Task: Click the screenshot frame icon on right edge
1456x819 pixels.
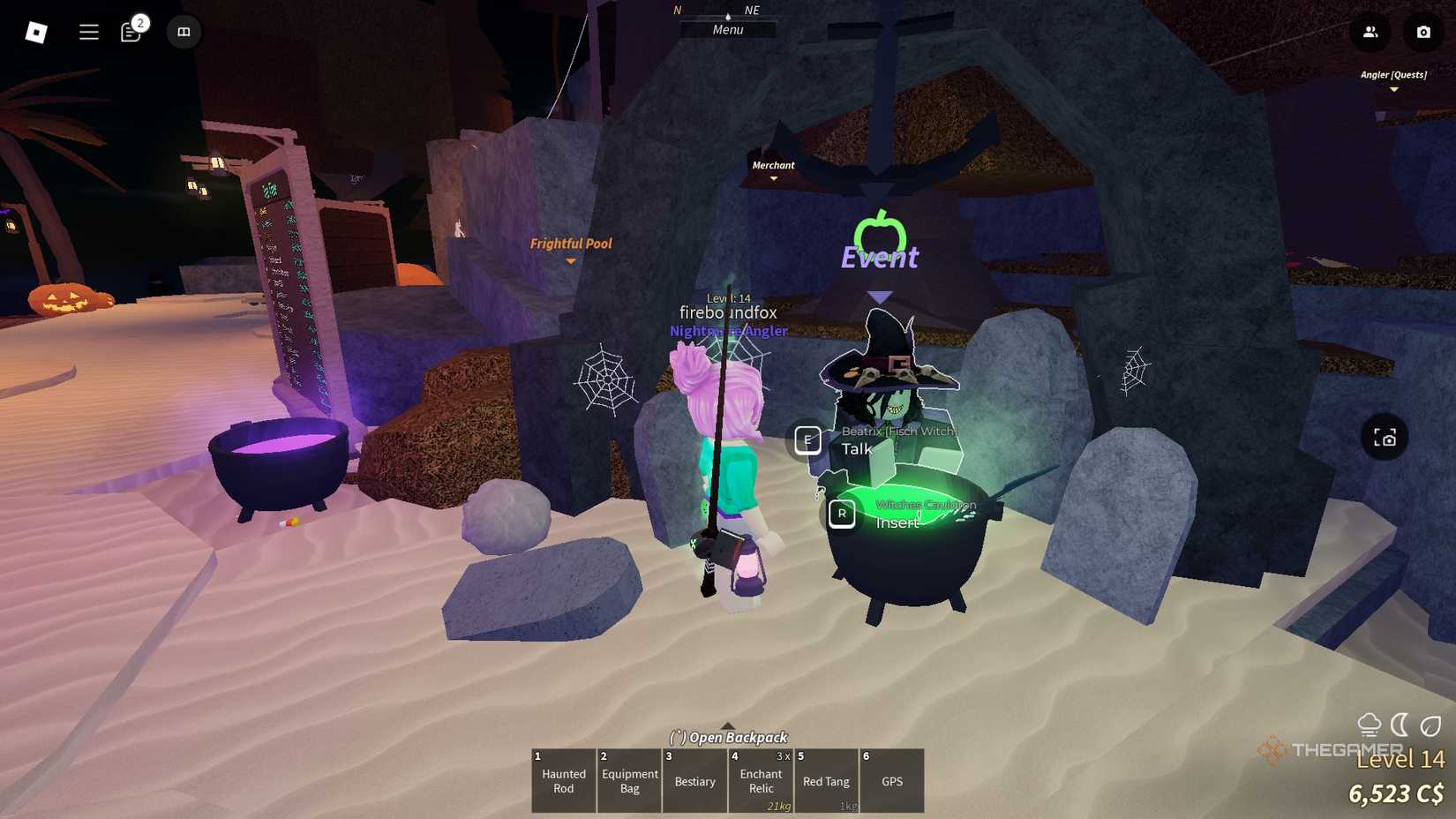Action: [x=1385, y=437]
